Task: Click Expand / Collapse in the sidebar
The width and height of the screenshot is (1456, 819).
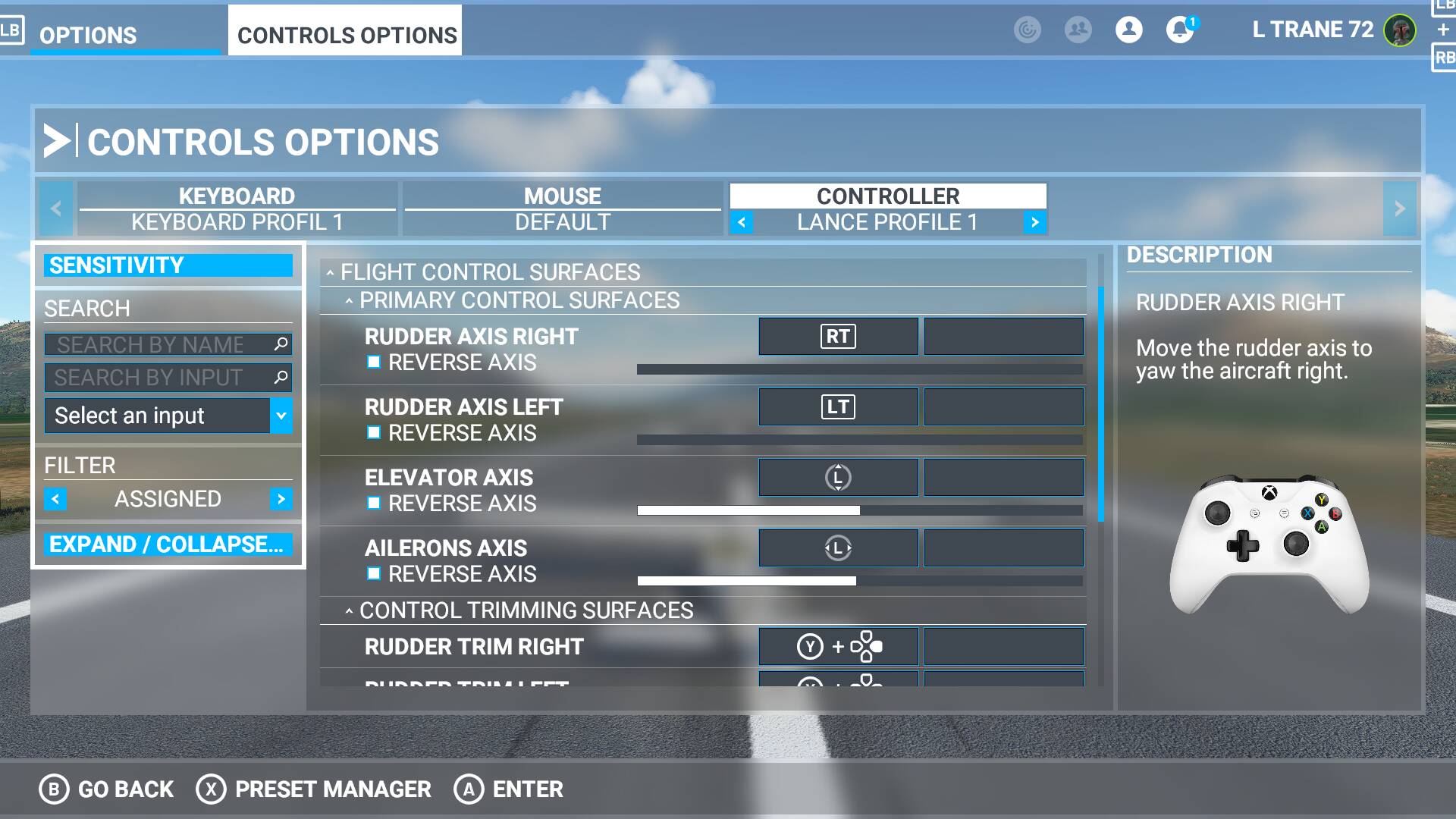Action: 167,544
